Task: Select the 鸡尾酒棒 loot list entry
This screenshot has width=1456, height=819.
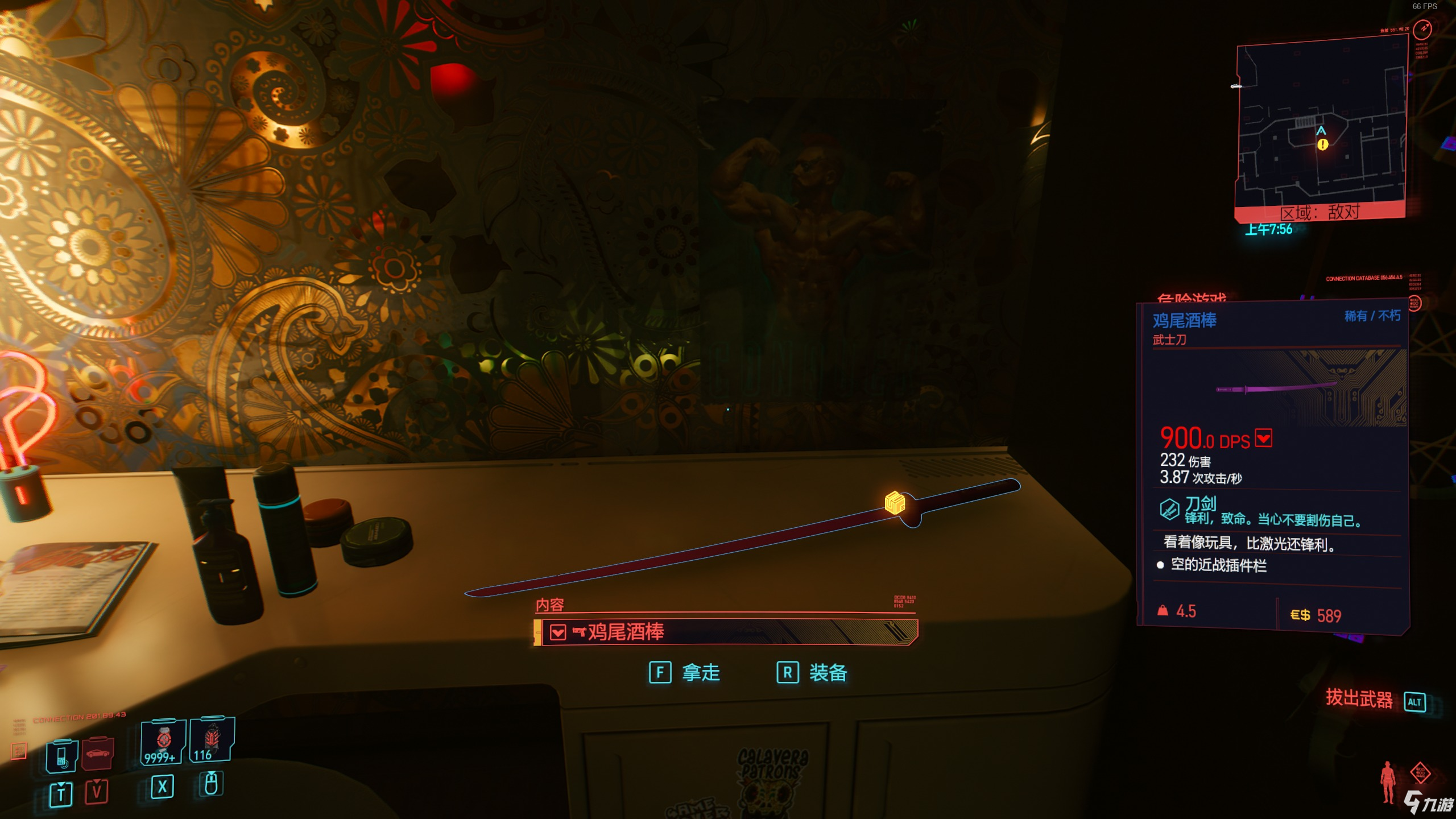Action: tap(729, 632)
